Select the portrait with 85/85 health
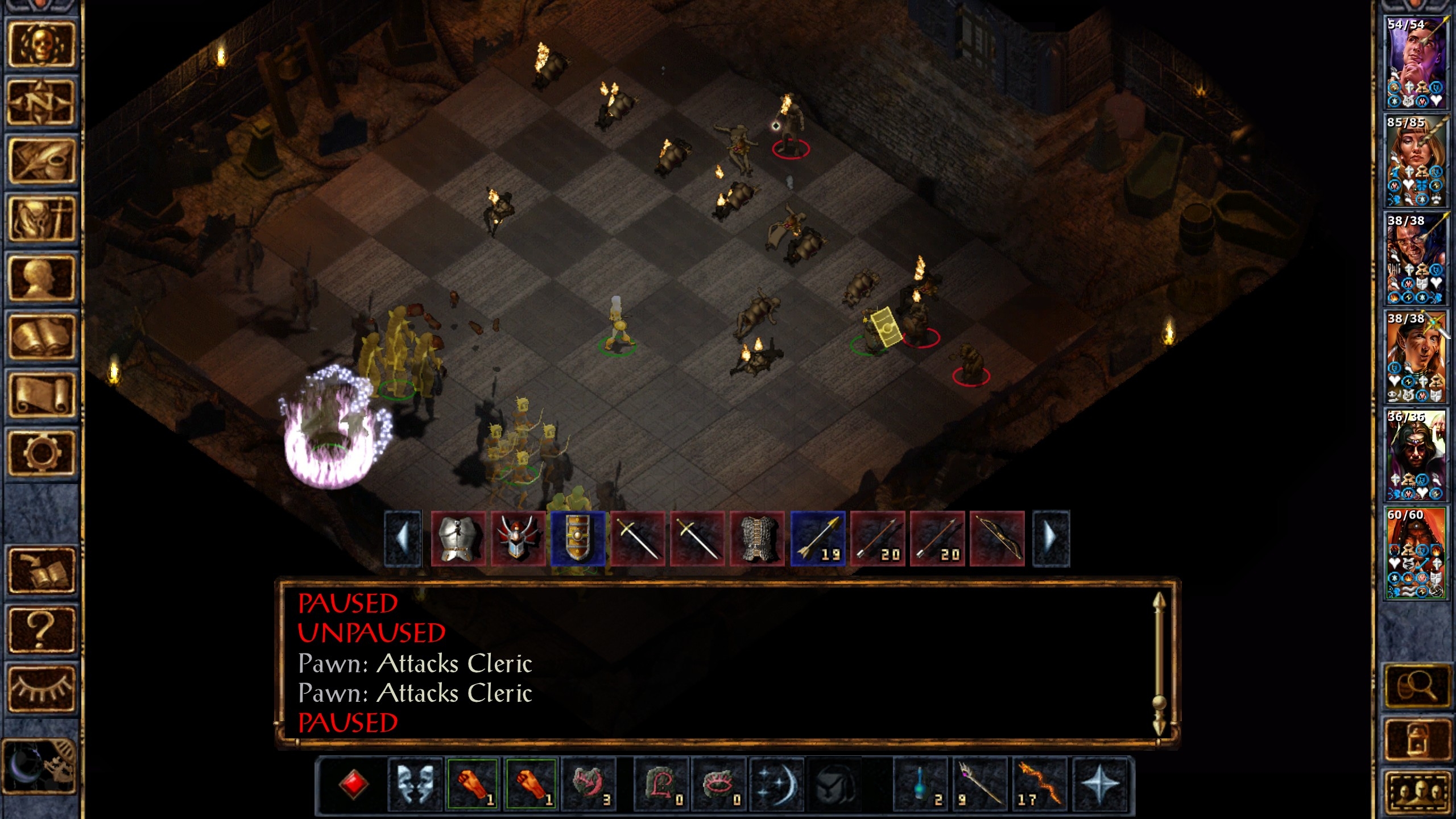This screenshot has width=1456, height=819. pos(1416,161)
